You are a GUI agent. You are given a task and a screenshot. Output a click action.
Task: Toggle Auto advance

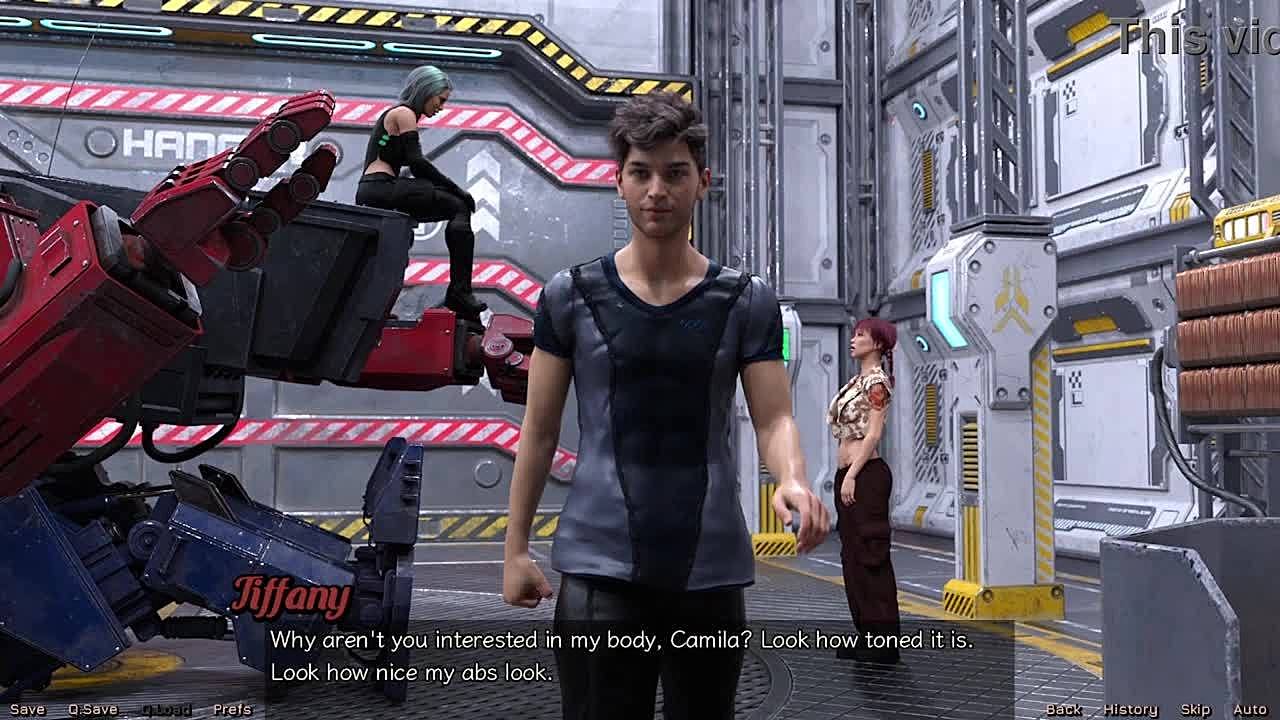pyautogui.click(x=1249, y=709)
